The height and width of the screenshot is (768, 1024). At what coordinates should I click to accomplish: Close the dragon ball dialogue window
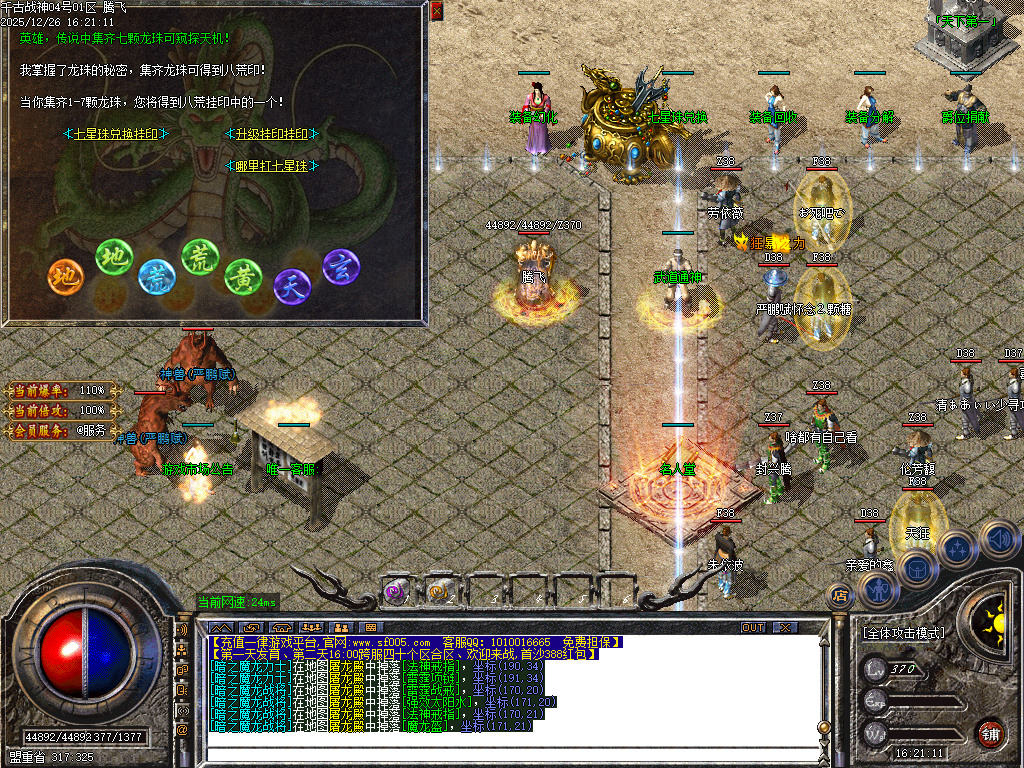[437, 11]
